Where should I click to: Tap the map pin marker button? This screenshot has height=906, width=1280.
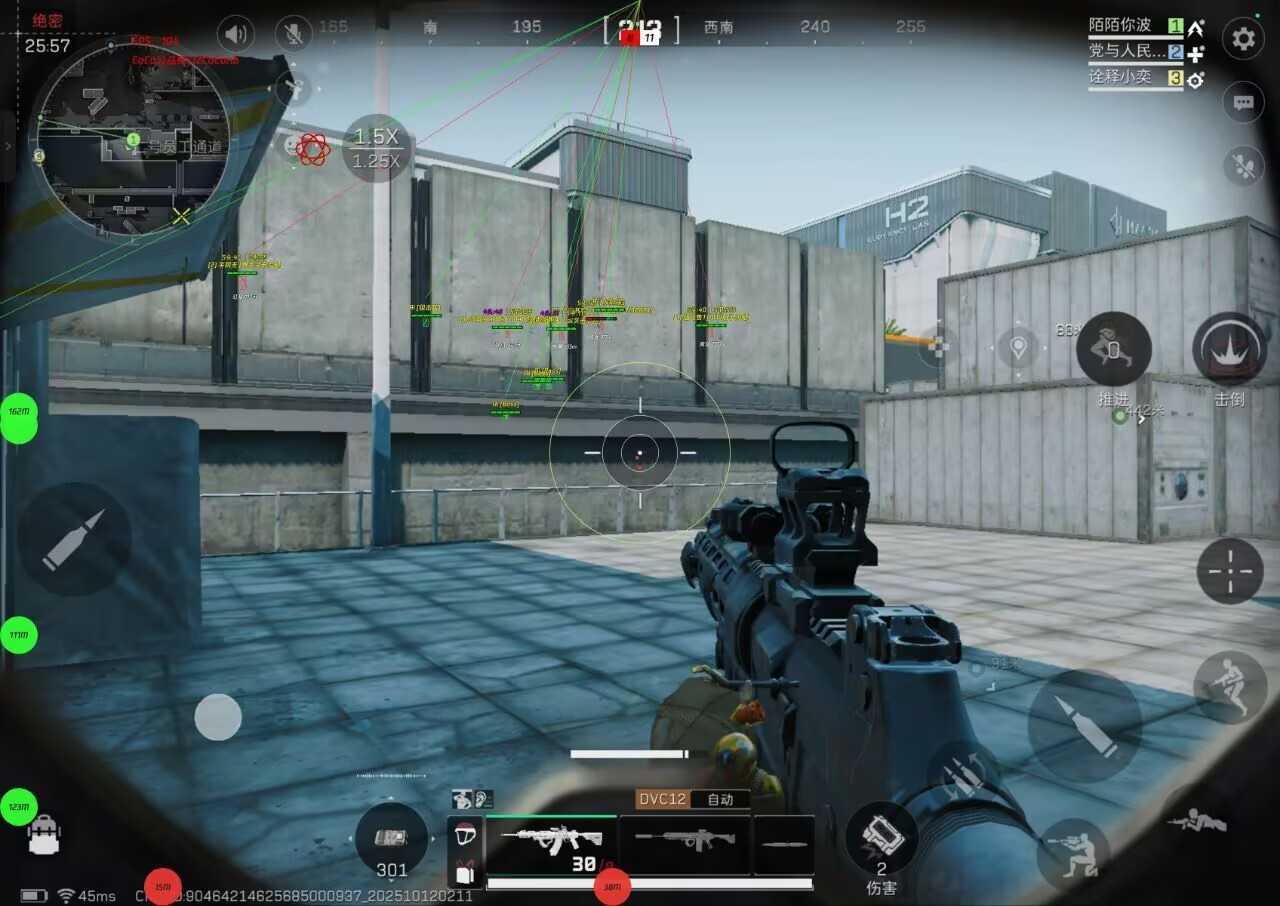coord(1018,348)
